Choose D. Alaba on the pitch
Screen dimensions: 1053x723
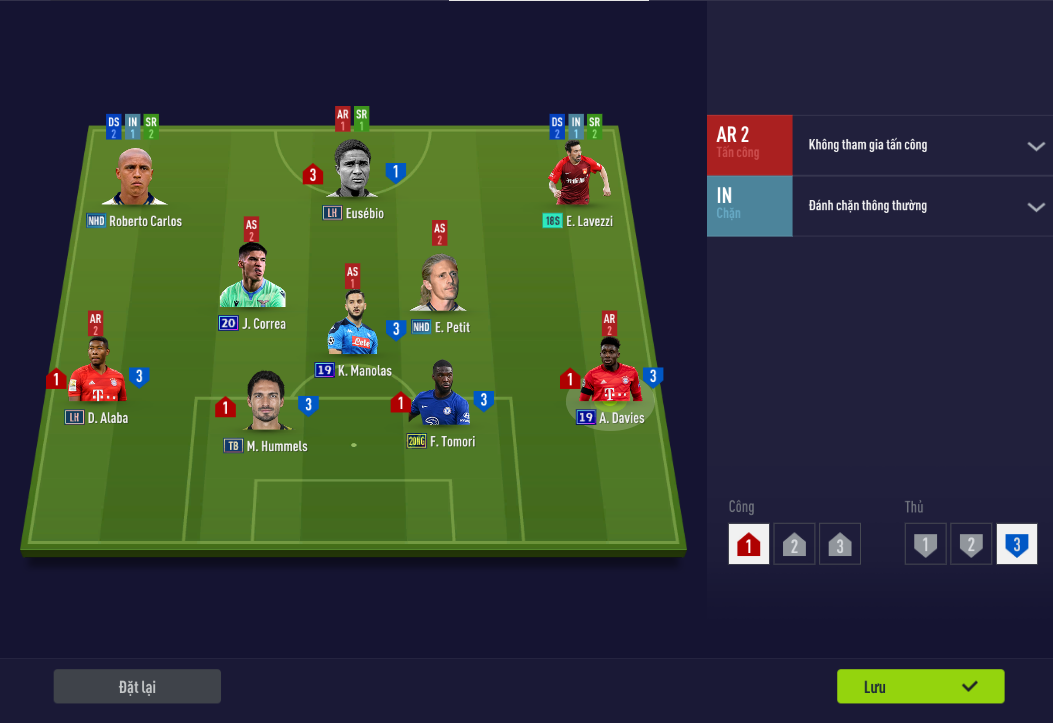click(97, 372)
